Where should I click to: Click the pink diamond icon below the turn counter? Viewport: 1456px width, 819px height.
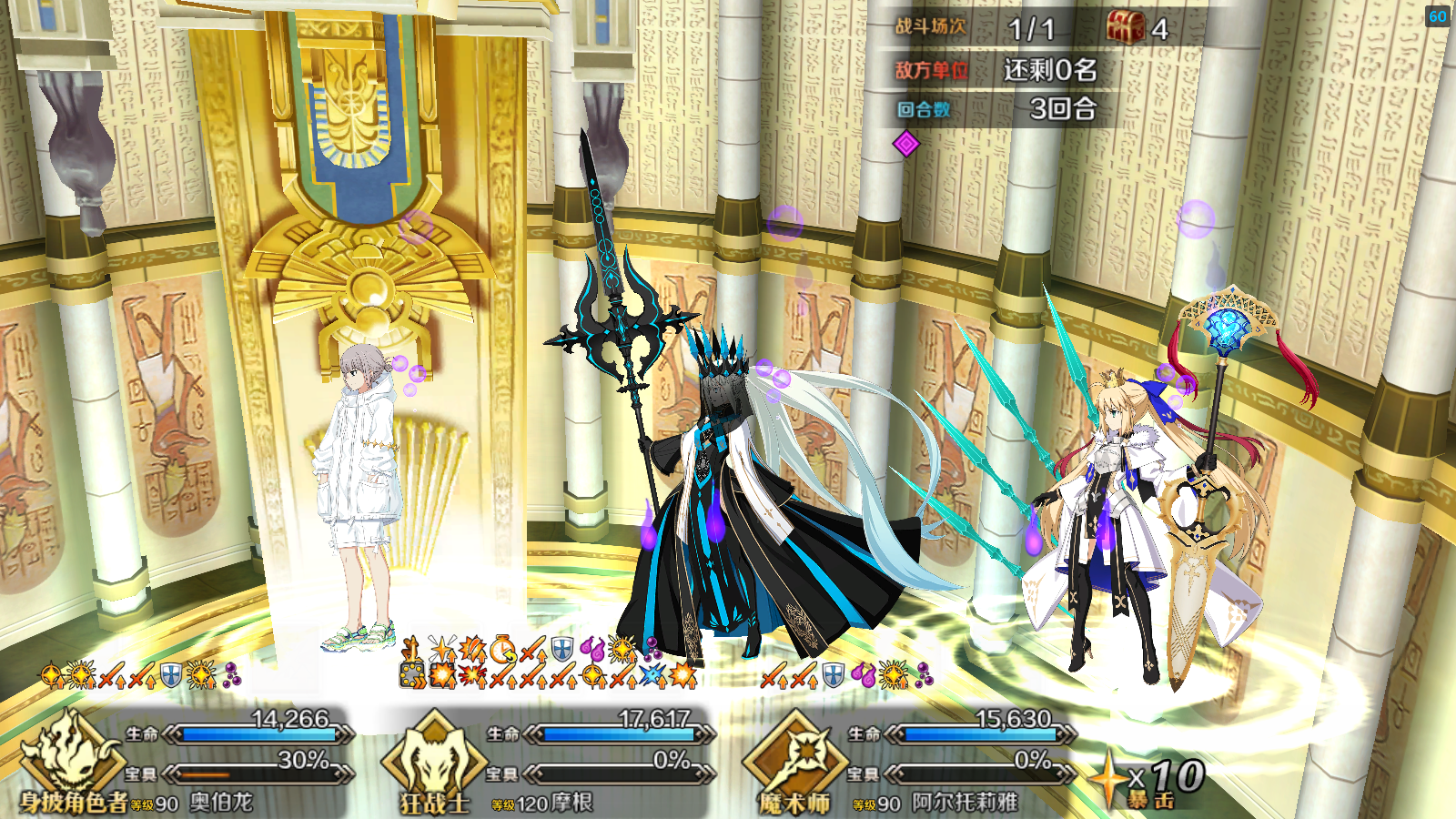click(905, 143)
